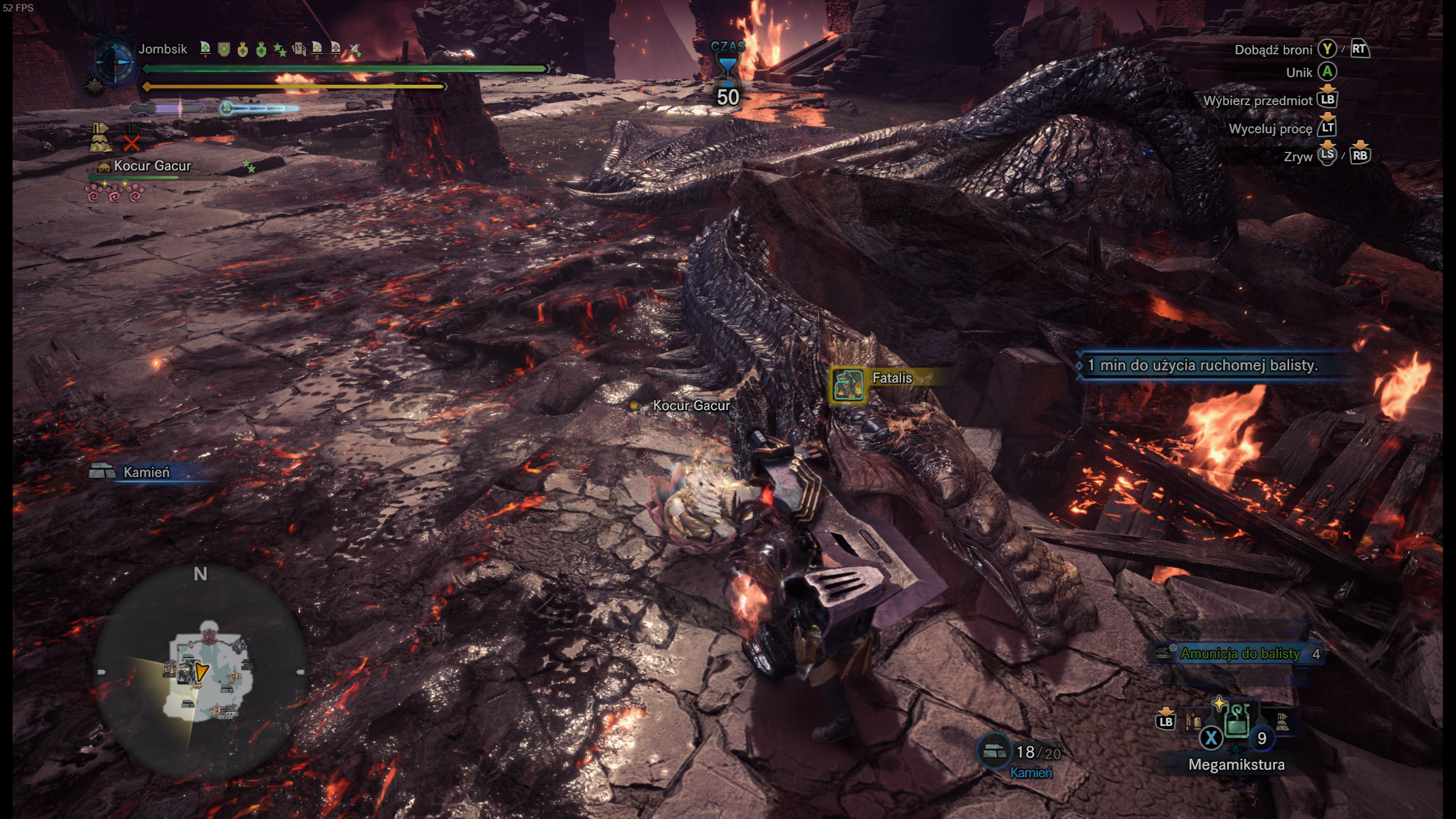Select Kocur Gacur in the party list
1456x819 pixels.
click(x=152, y=166)
